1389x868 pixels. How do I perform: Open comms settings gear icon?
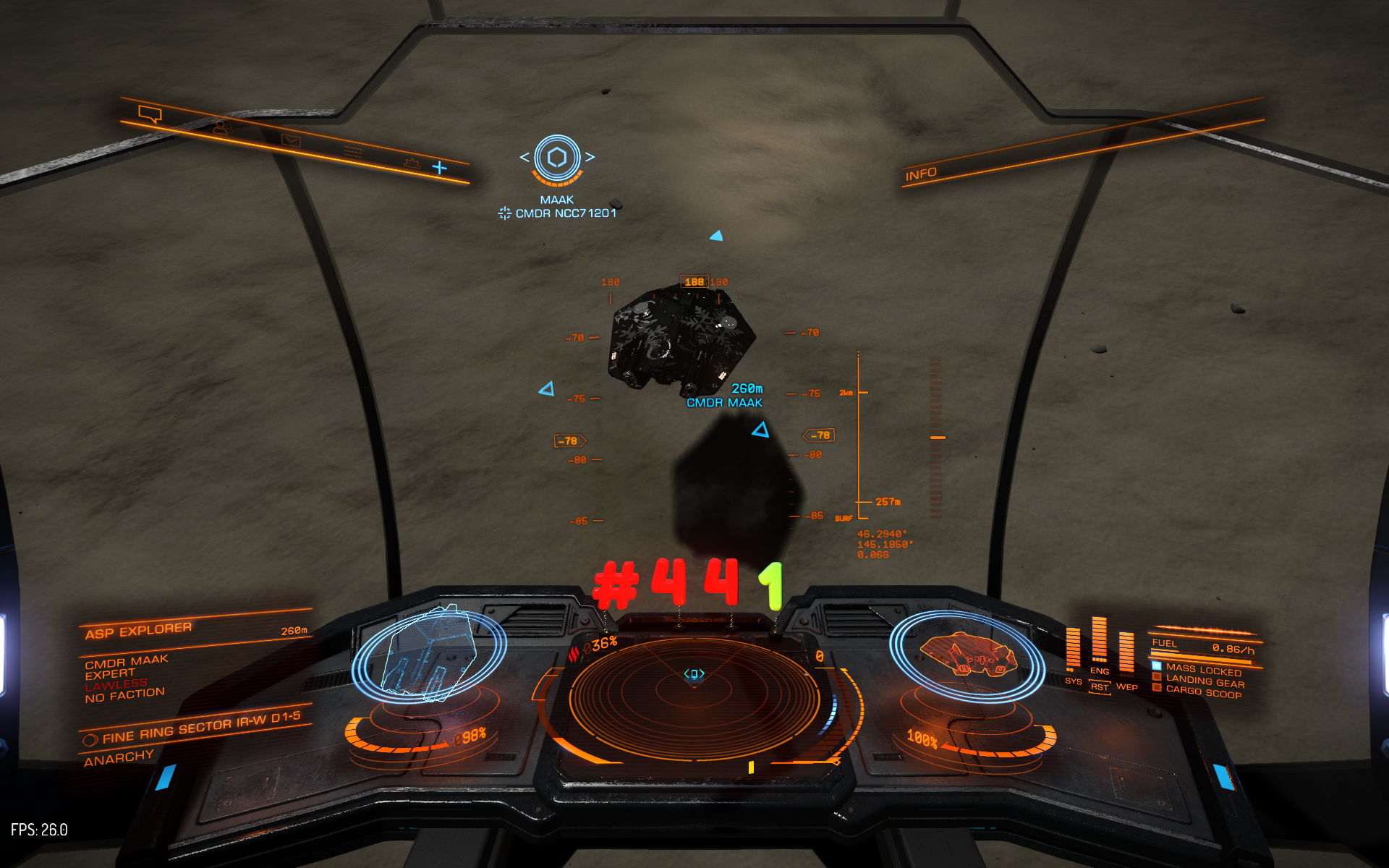click(x=412, y=163)
